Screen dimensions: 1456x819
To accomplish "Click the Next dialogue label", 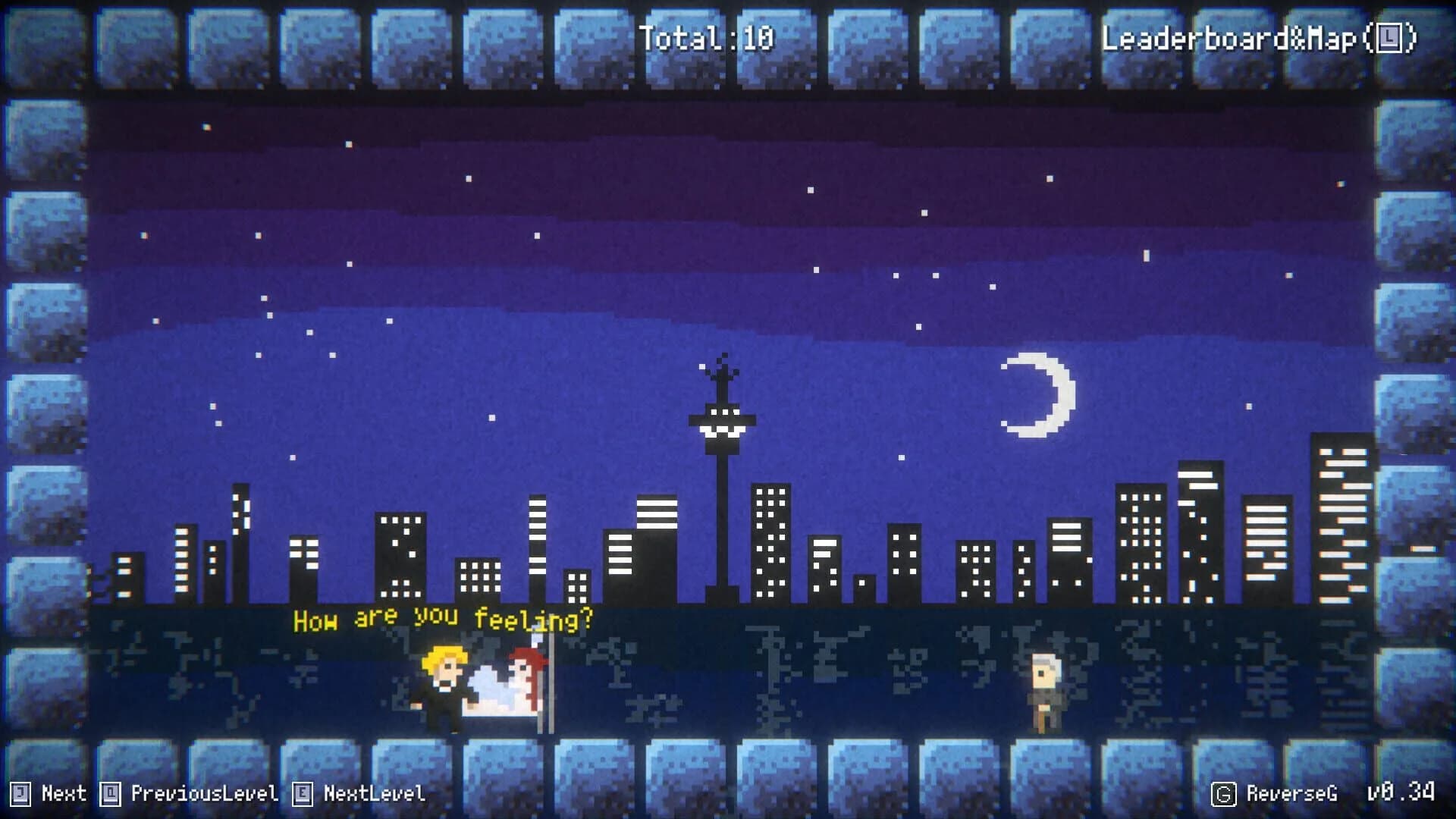I will coord(63,793).
